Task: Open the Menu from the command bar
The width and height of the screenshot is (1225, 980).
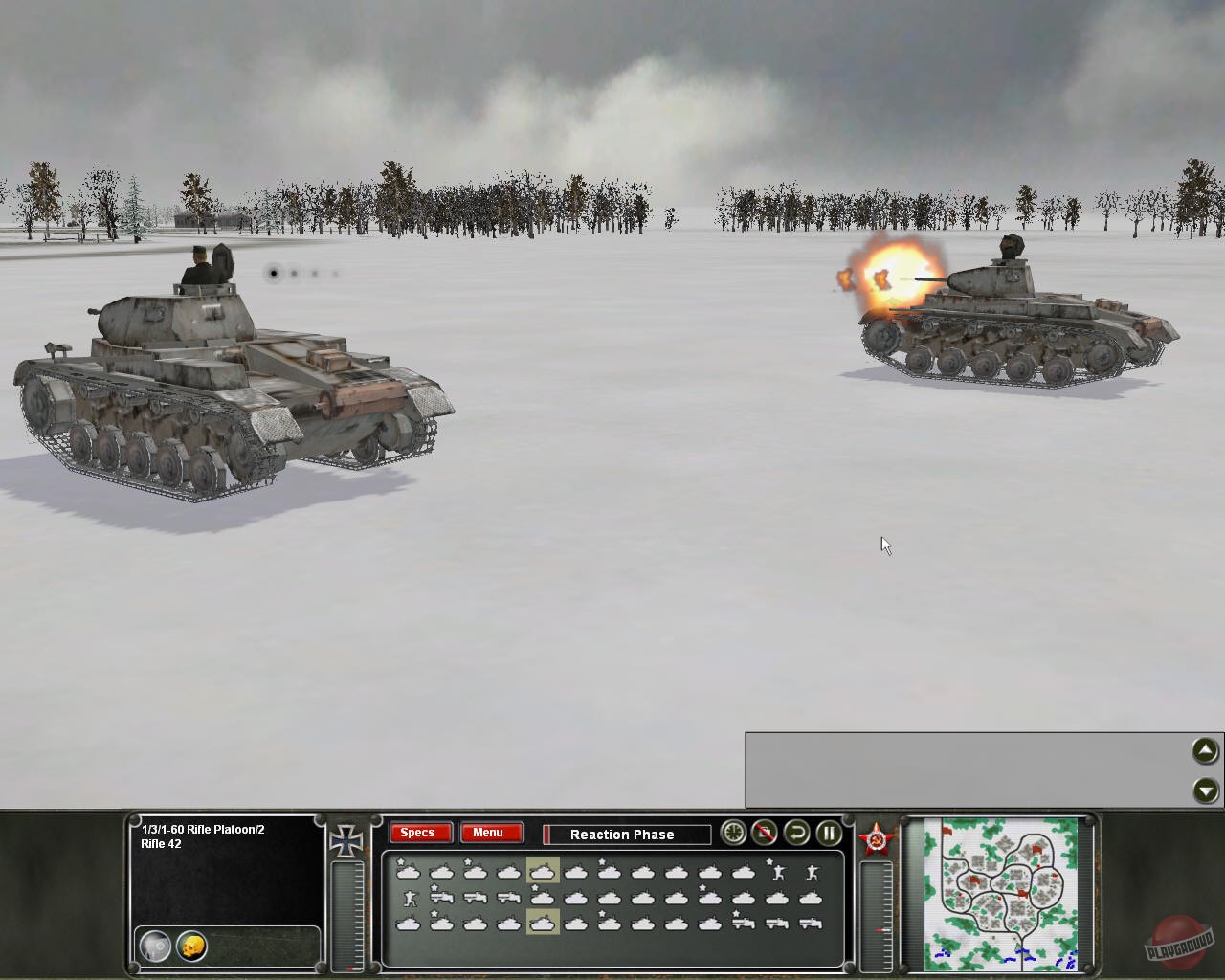Action: [490, 832]
